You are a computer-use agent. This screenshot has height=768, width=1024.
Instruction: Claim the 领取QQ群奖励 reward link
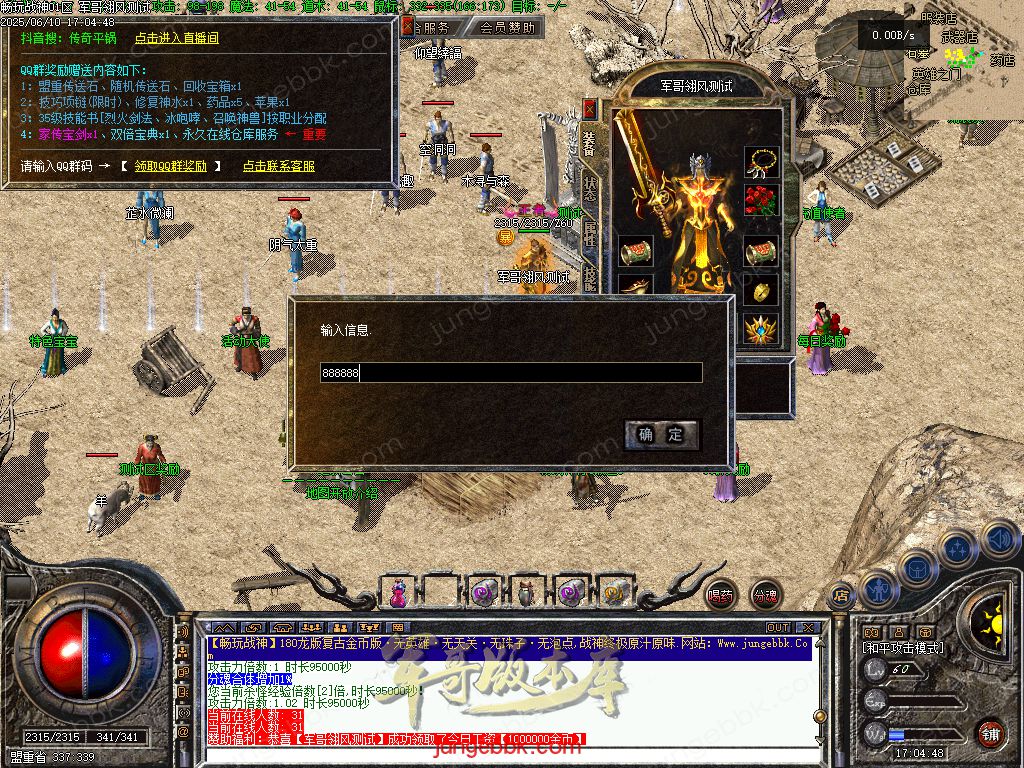[178, 166]
